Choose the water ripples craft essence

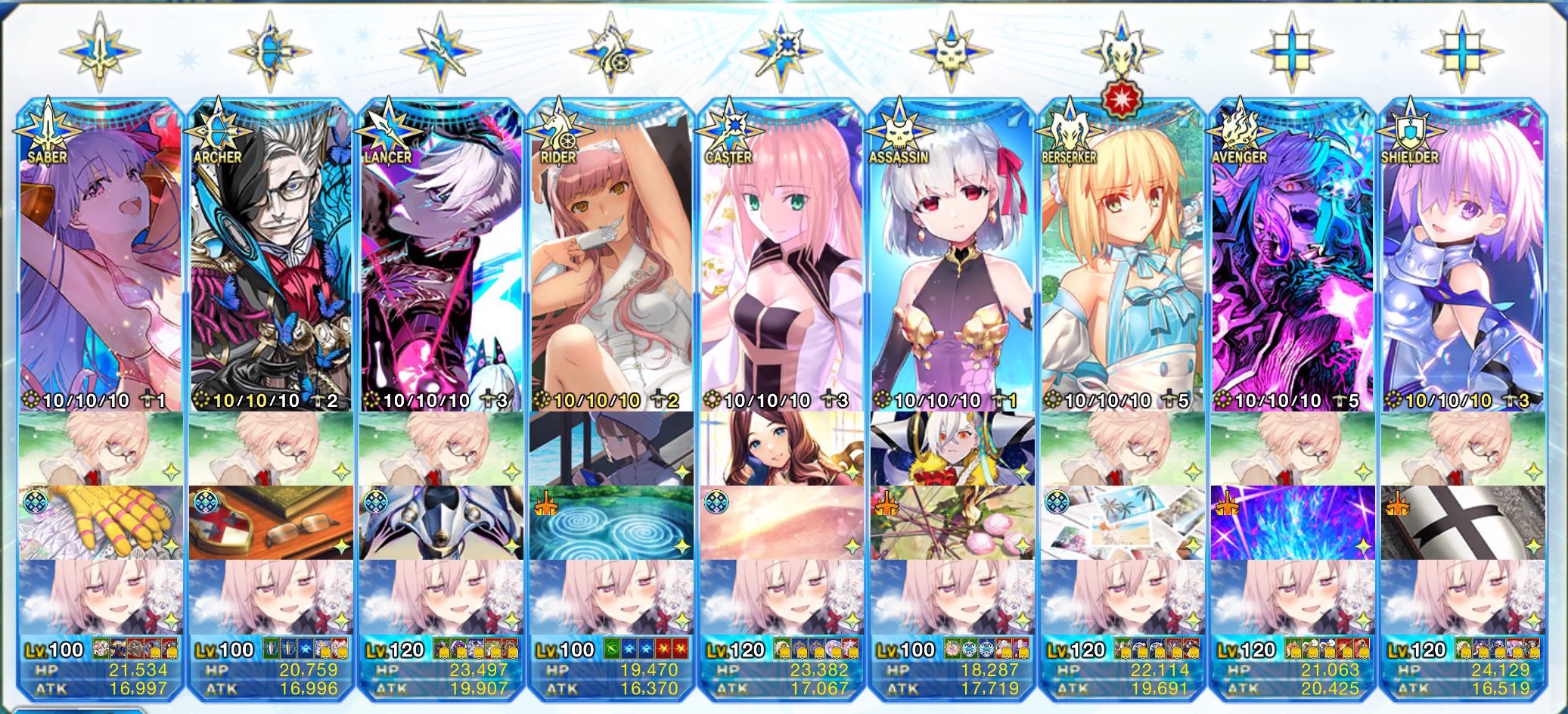point(611,523)
